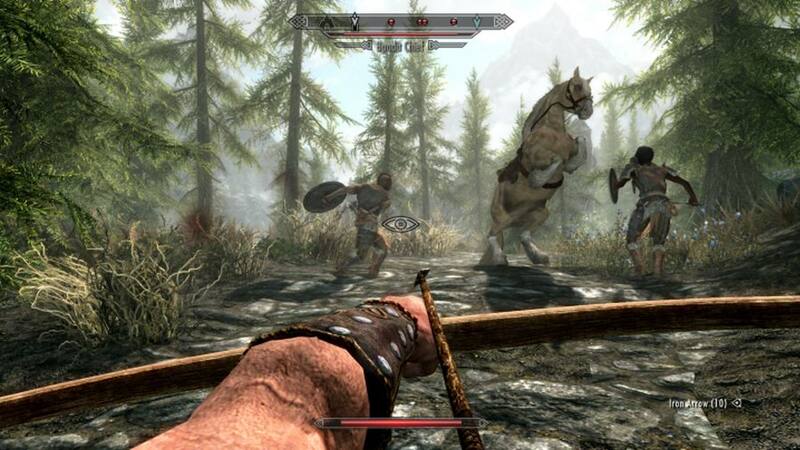Click the compass bar on the HUD
800x450 pixels.
(x=400, y=21)
